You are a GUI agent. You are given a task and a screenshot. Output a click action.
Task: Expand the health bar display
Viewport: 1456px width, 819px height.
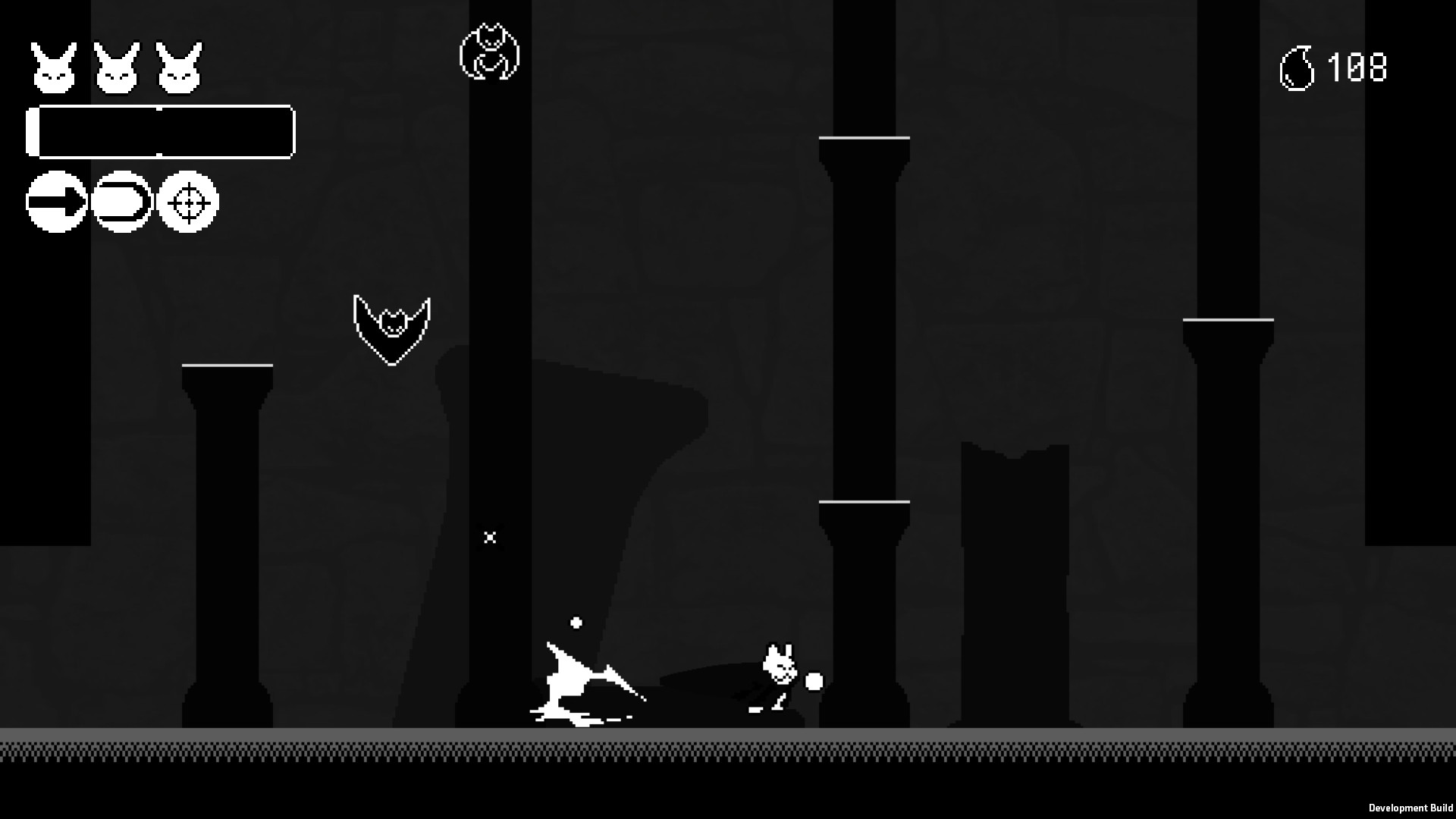[x=161, y=131]
